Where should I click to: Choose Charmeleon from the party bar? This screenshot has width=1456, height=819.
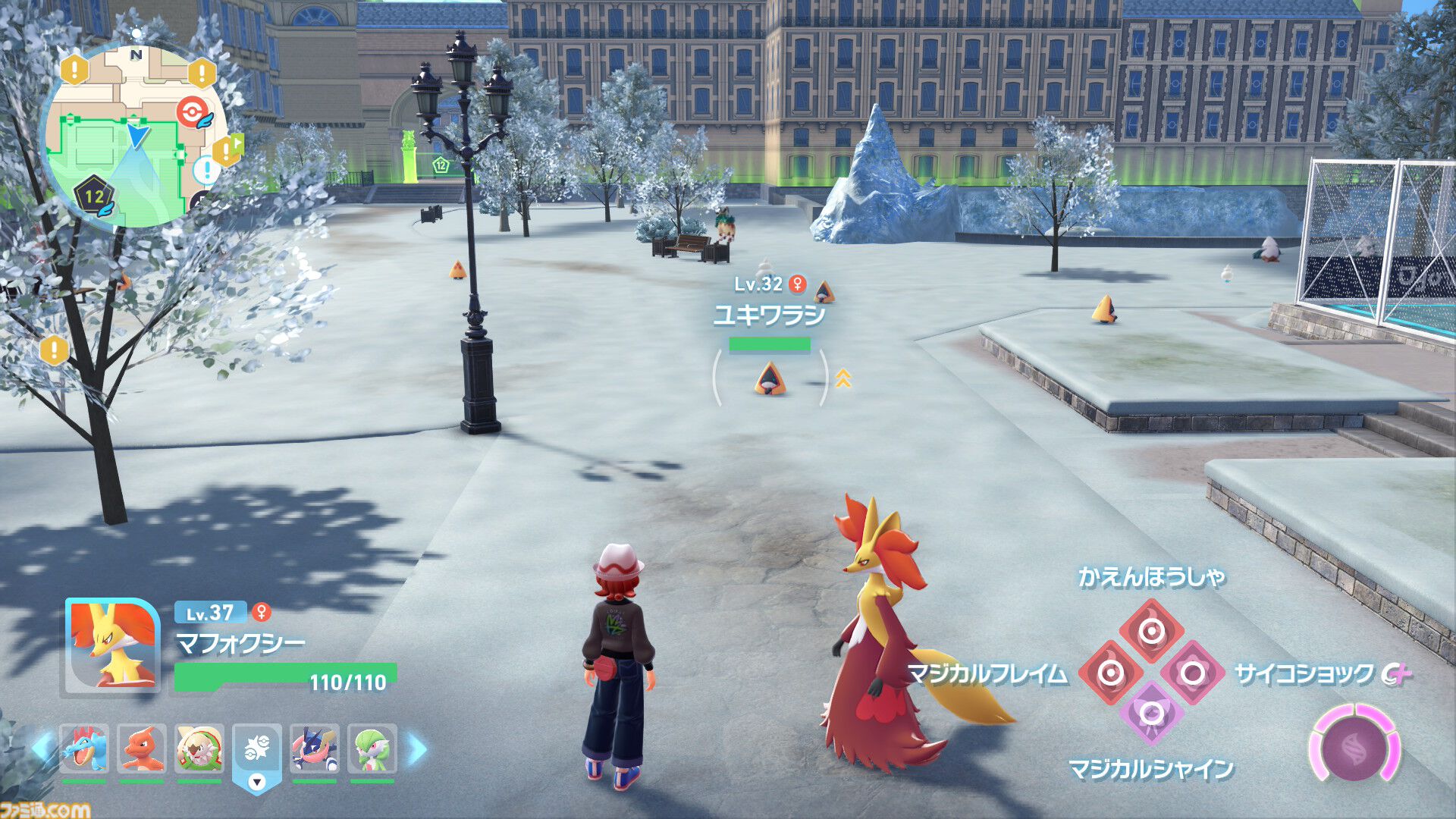pyautogui.click(x=142, y=749)
